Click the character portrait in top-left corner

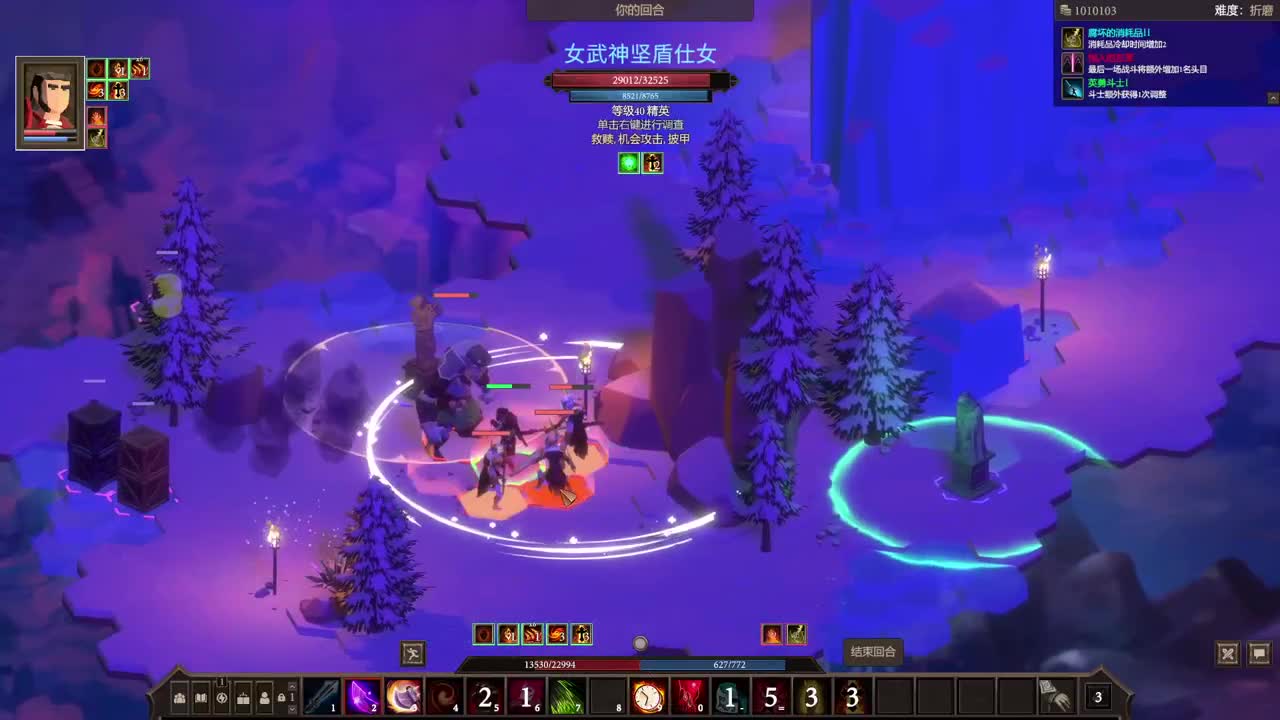pyautogui.click(x=49, y=103)
